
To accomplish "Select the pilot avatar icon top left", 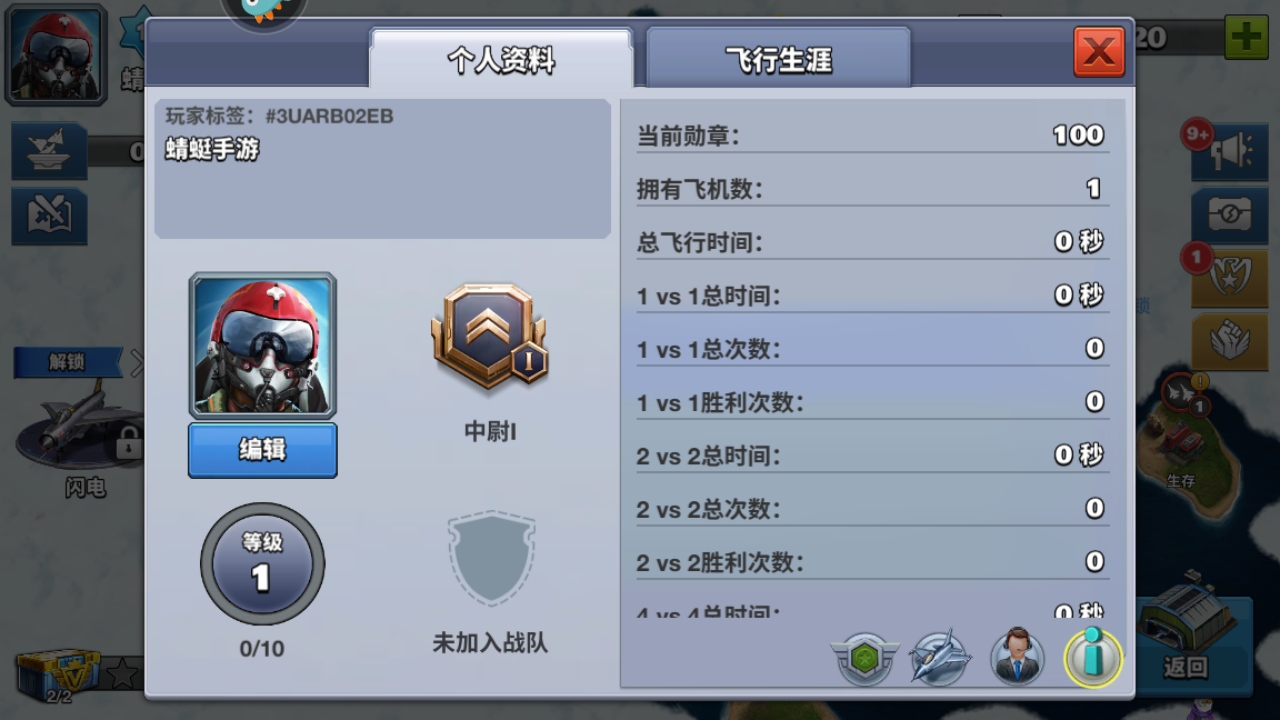I will [x=55, y=52].
